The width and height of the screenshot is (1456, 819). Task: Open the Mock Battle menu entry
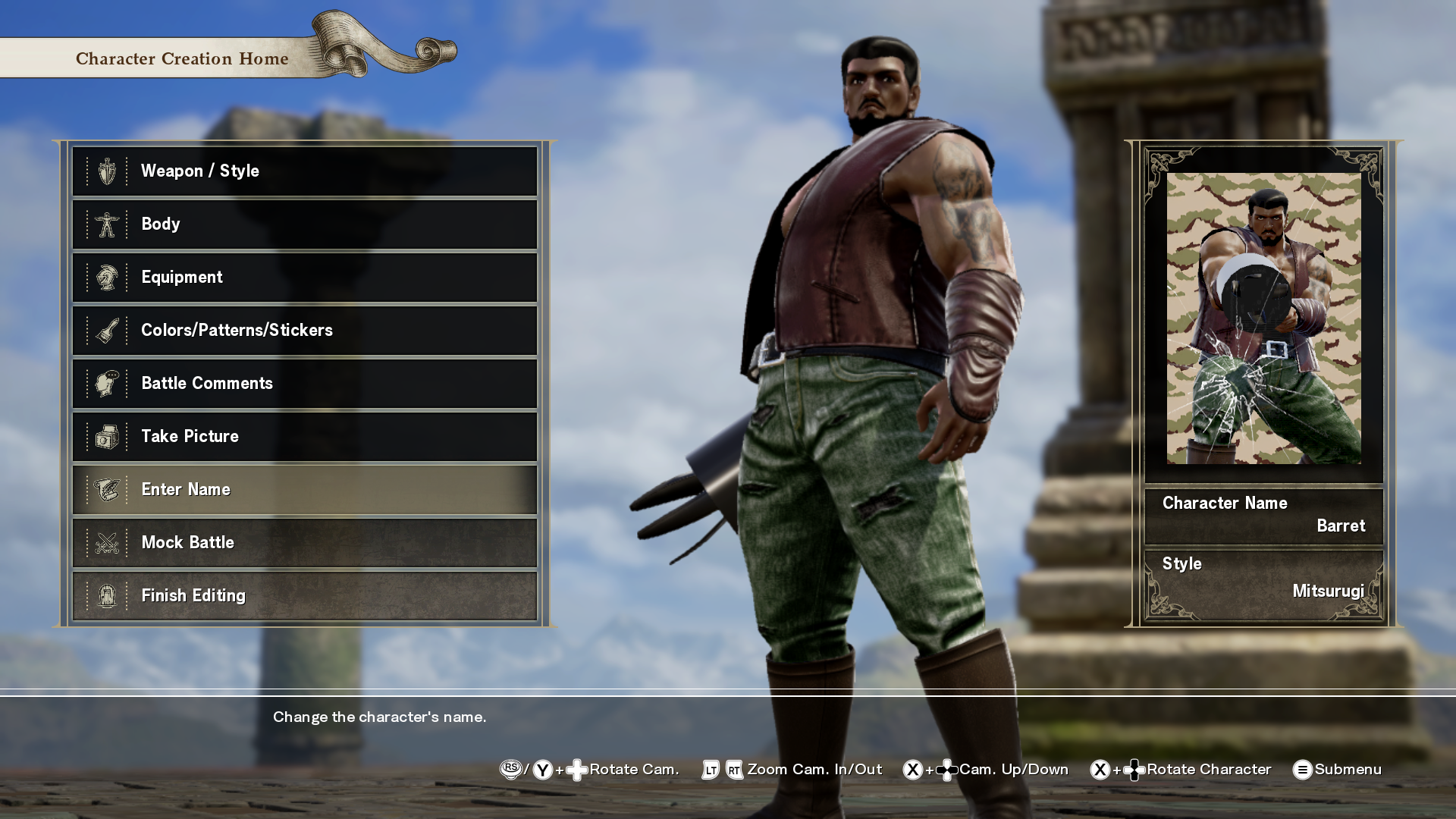303,542
